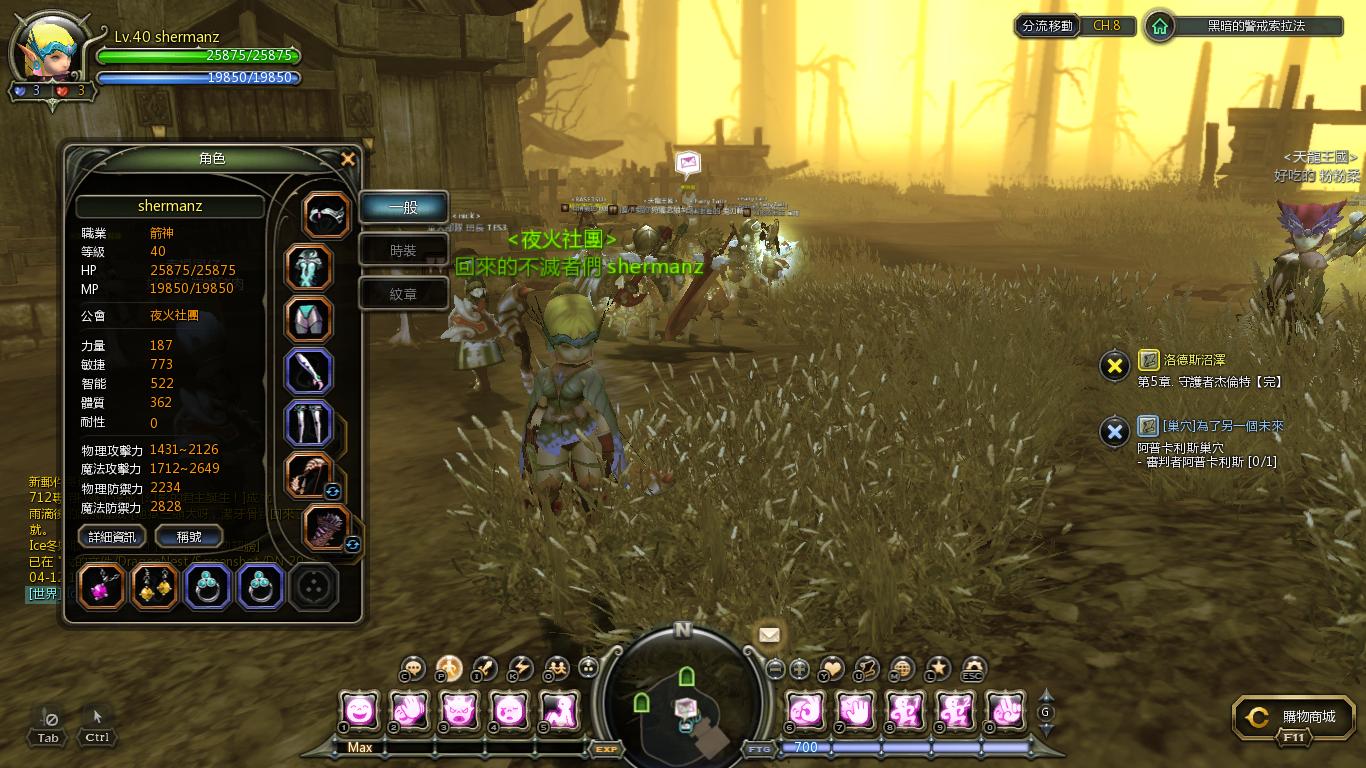
Task: Close the 角色 character window
Action: pos(347,159)
